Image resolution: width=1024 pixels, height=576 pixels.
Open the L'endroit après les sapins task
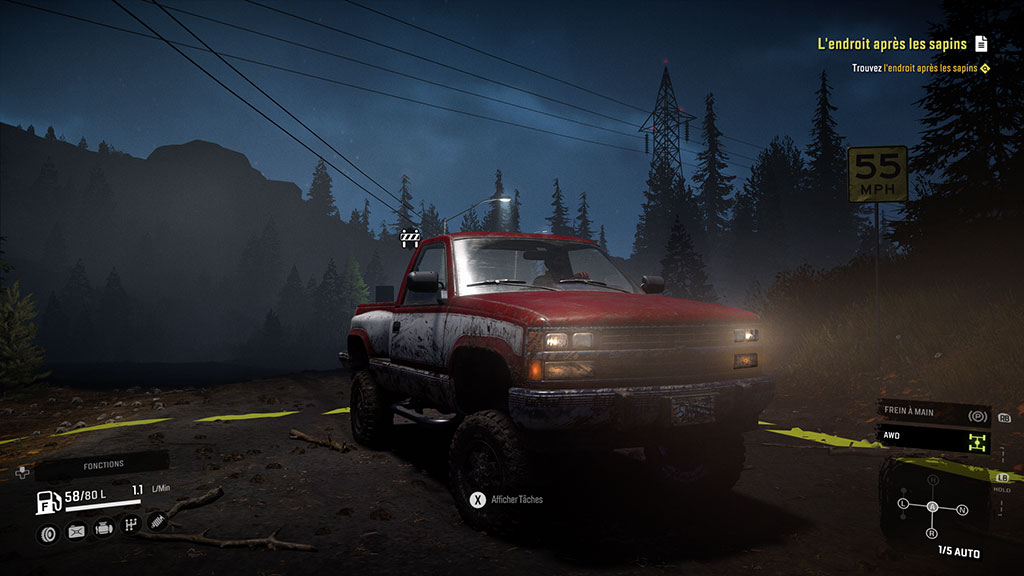tap(892, 44)
